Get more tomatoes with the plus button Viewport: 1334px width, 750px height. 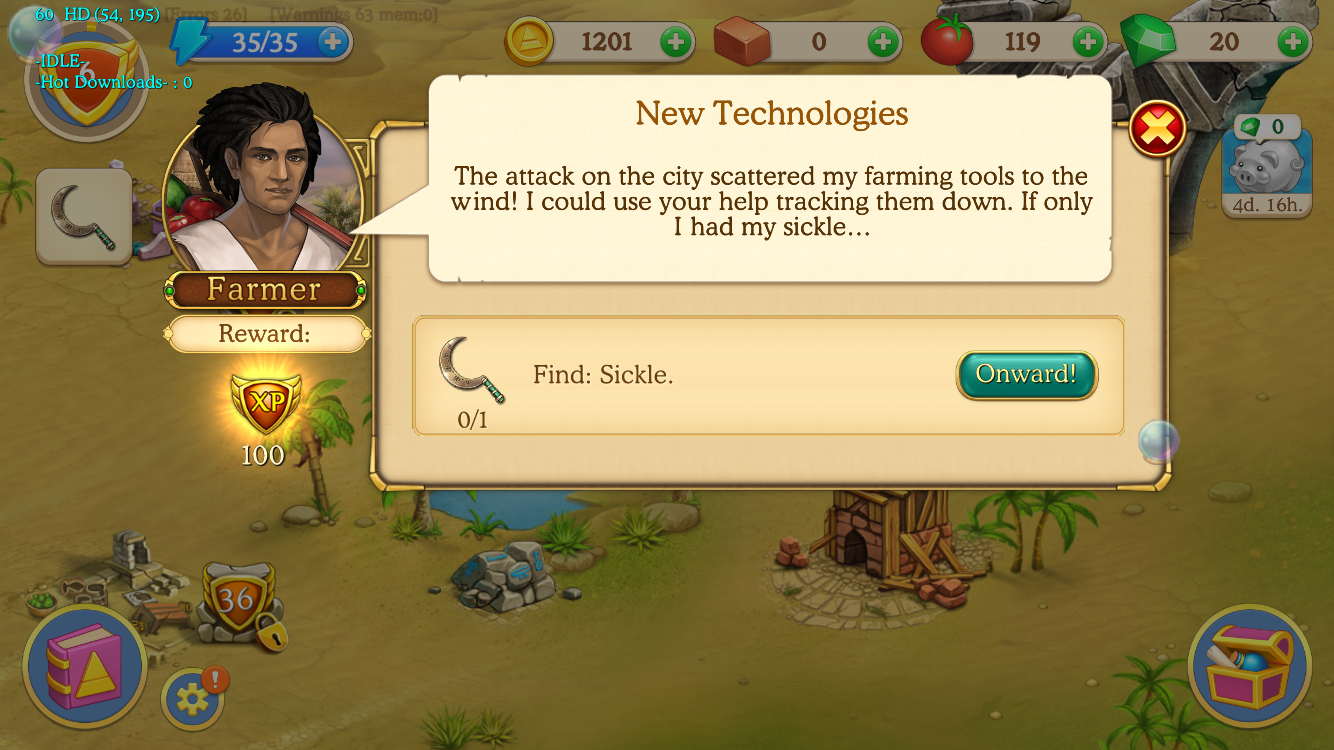point(1088,42)
